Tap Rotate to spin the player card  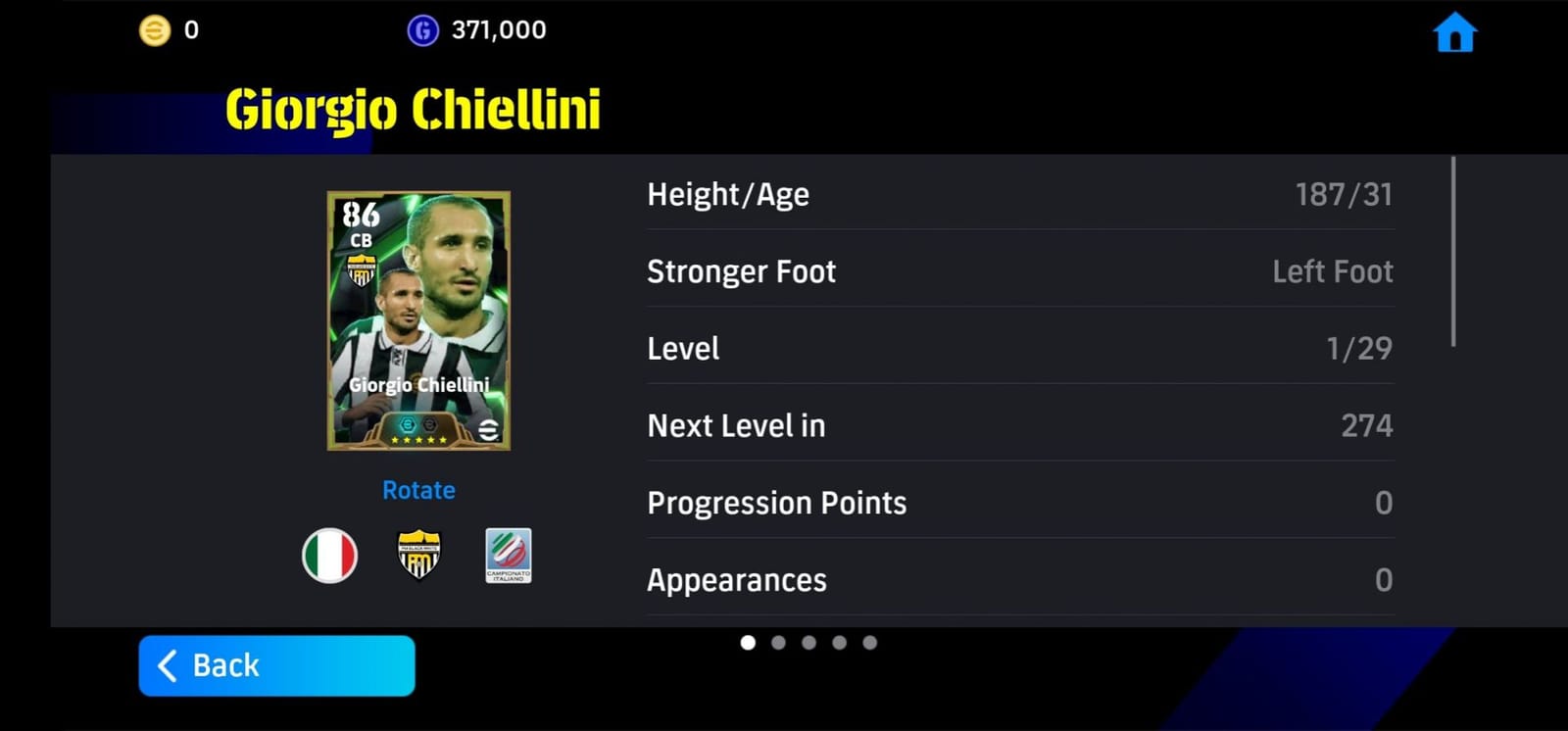tap(418, 490)
